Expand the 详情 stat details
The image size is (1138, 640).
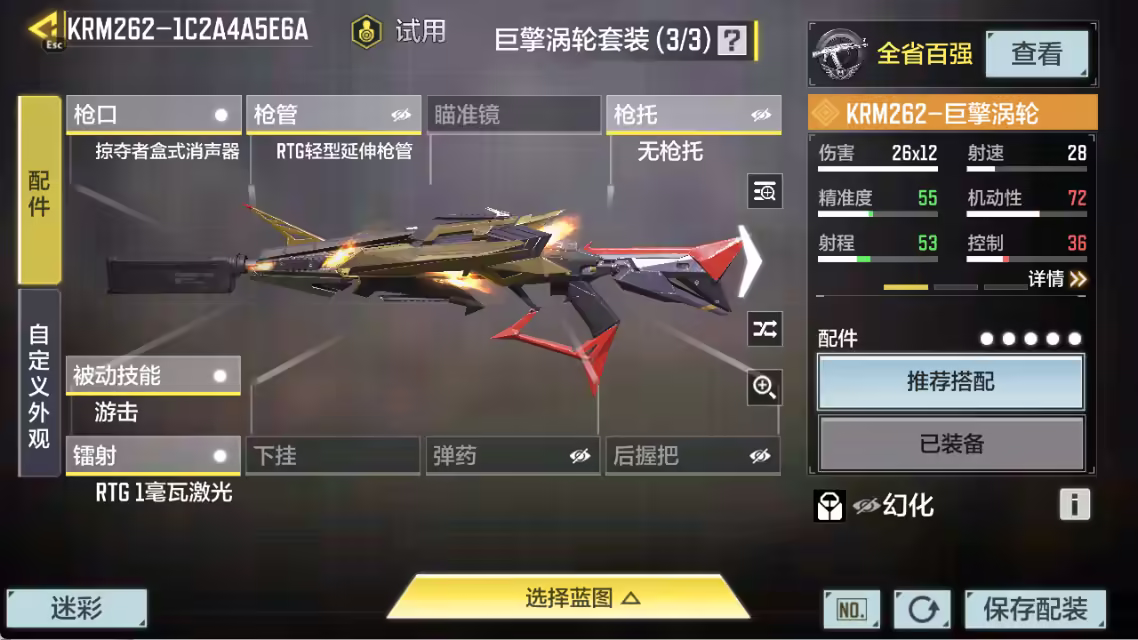tap(1057, 279)
